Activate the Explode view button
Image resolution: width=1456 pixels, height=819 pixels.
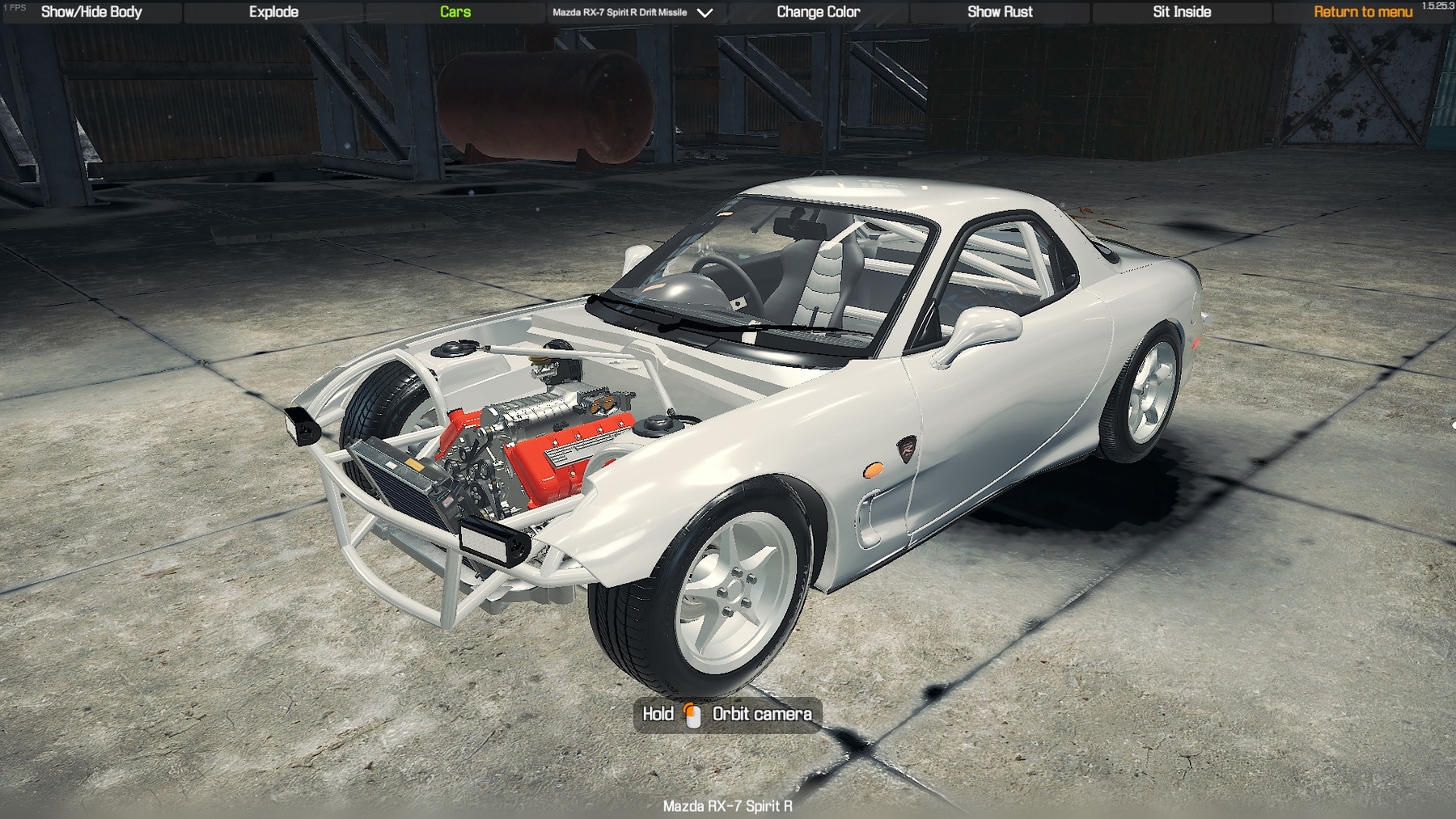click(273, 12)
